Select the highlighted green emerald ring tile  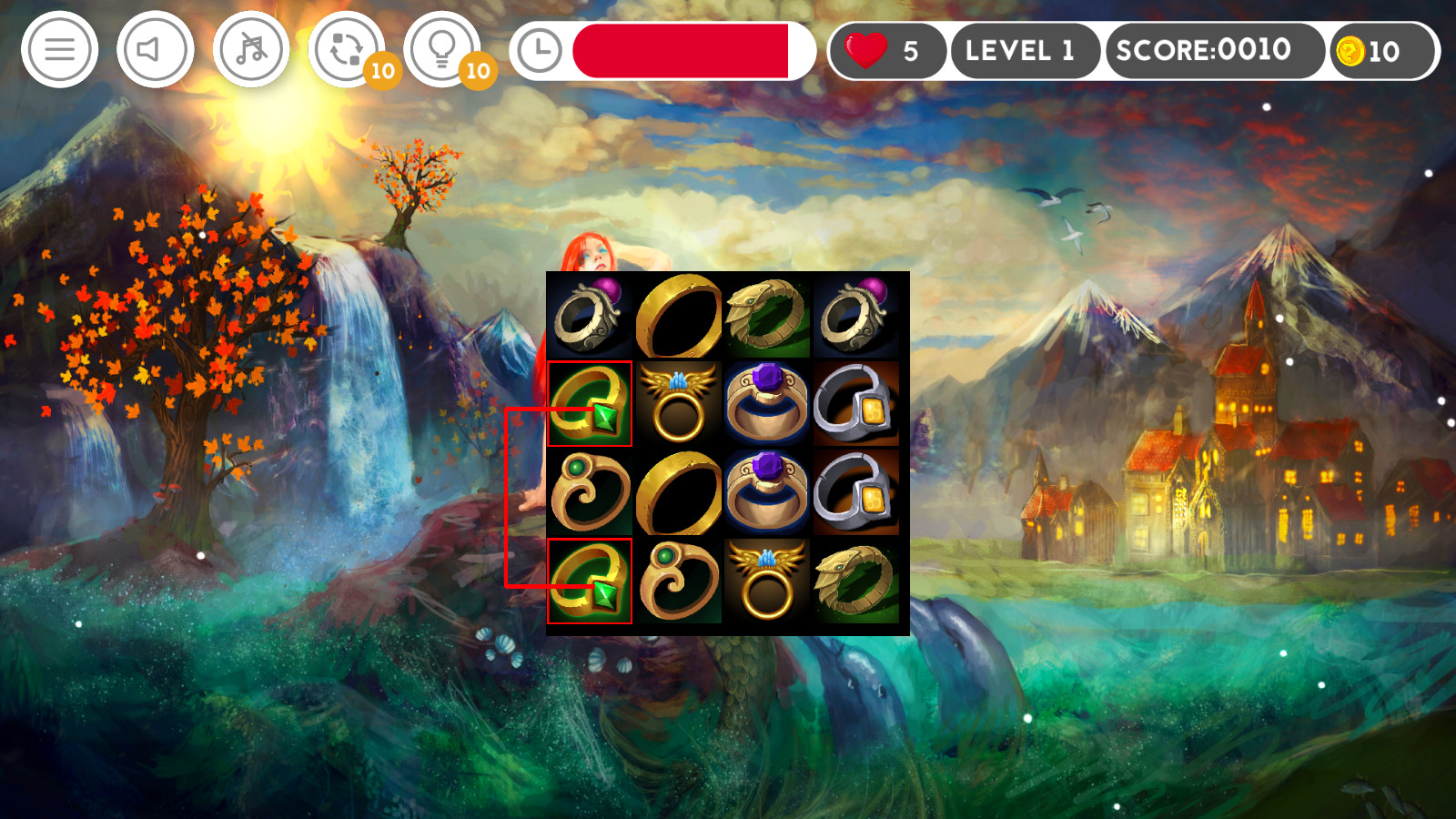pos(591,403)
